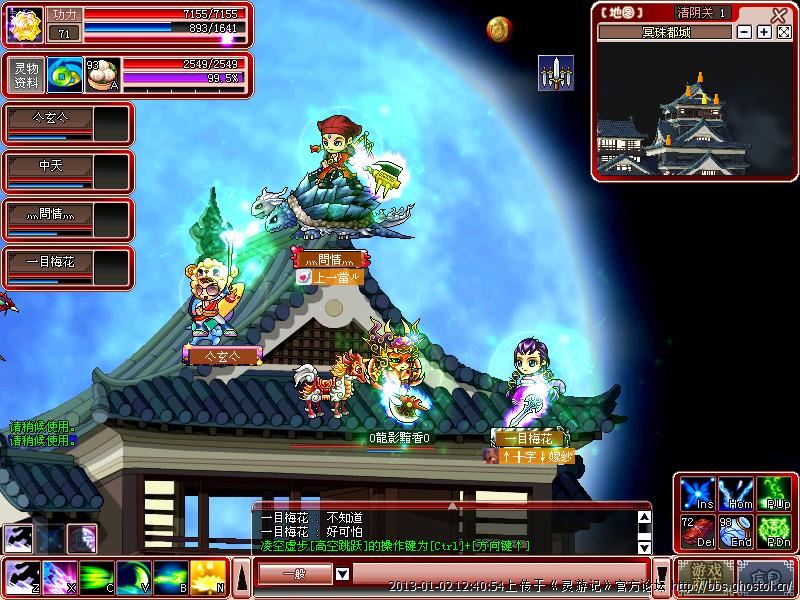Expand the minimap to full view

point(784,32)
